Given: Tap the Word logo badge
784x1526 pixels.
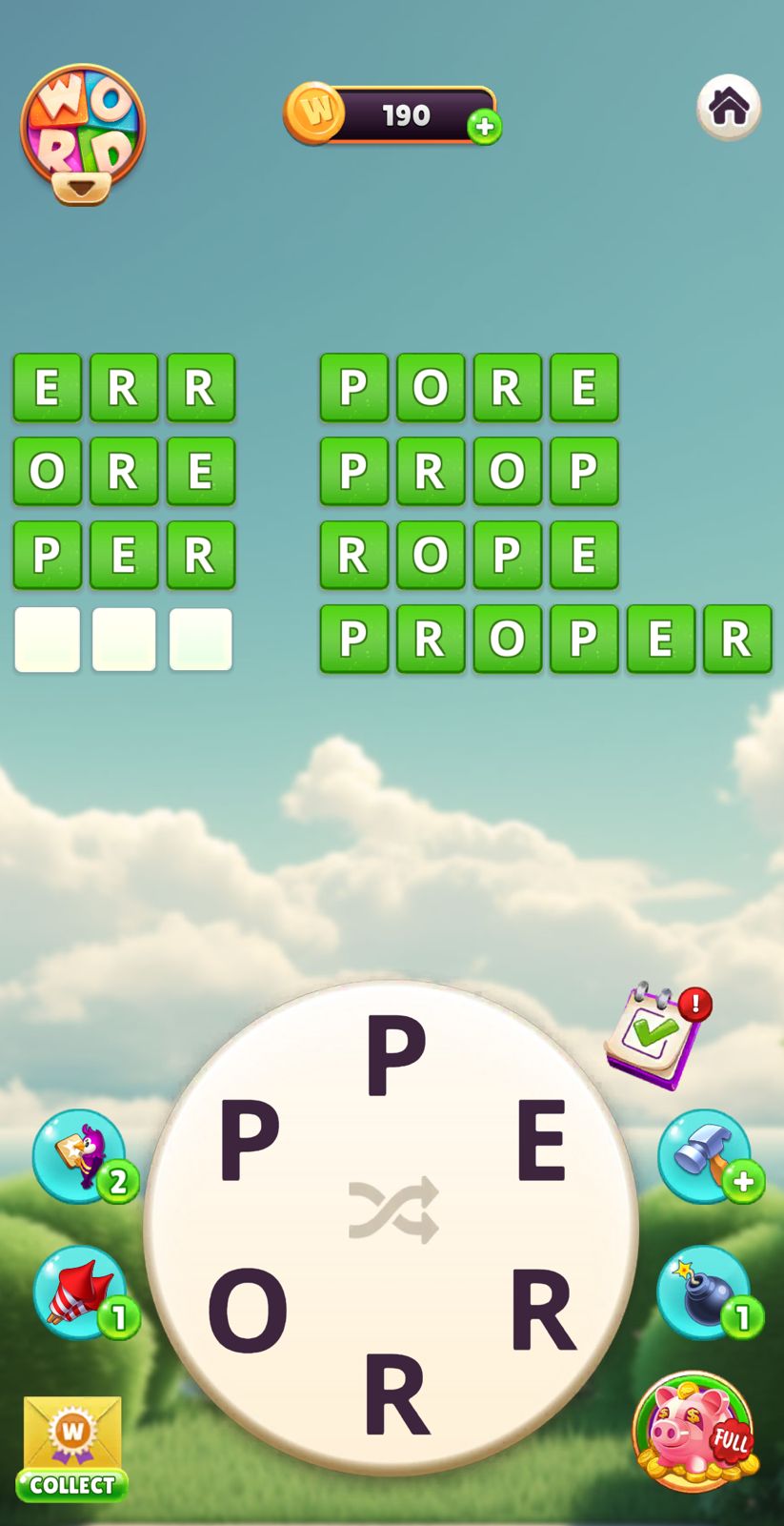Looking at the screenshot, I should [x=83, y=132].
